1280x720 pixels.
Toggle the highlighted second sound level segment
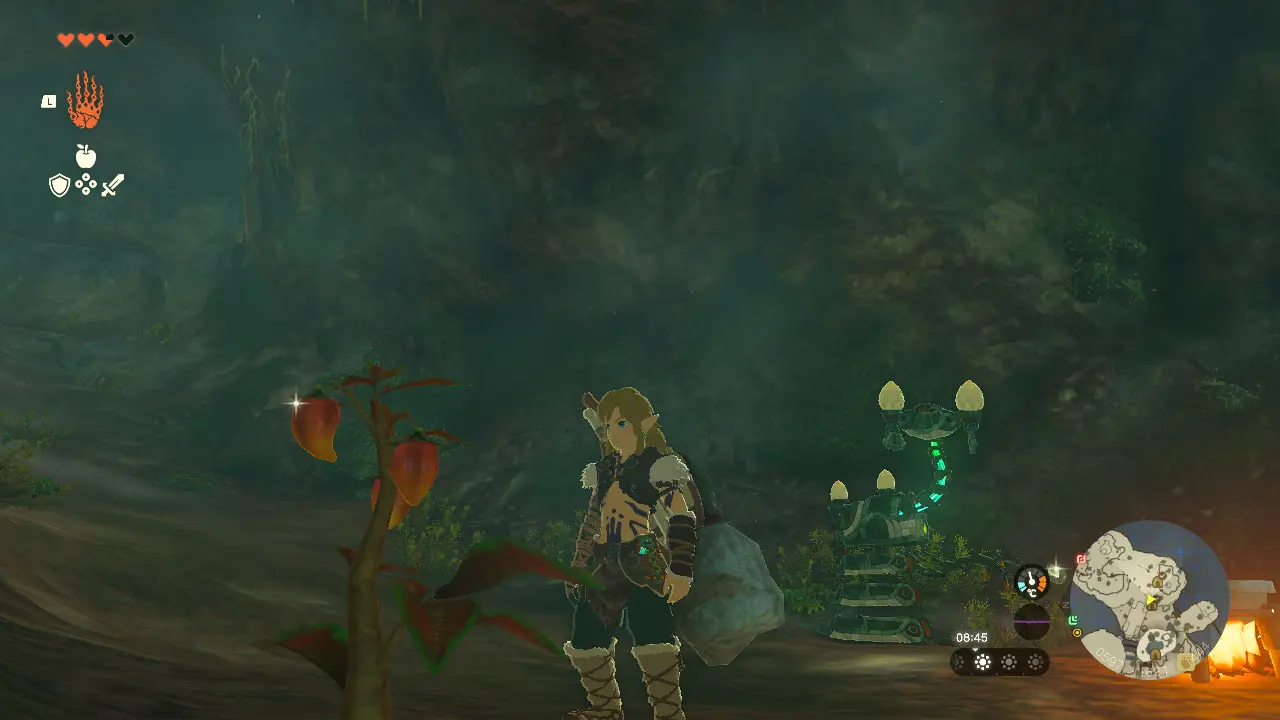click(x=982, y=661)
